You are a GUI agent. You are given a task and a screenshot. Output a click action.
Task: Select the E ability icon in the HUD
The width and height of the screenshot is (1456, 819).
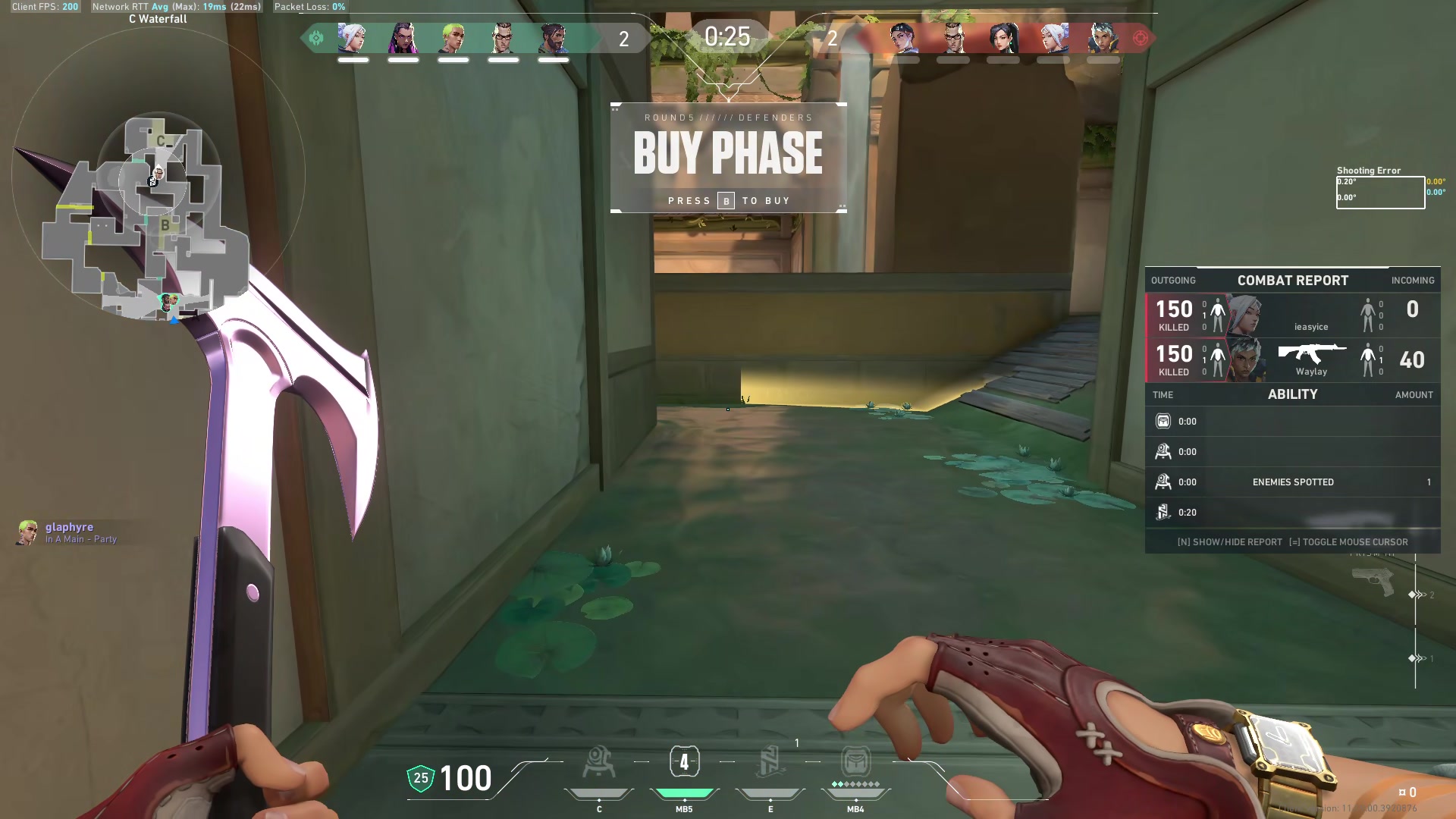[x=770, y=762]
